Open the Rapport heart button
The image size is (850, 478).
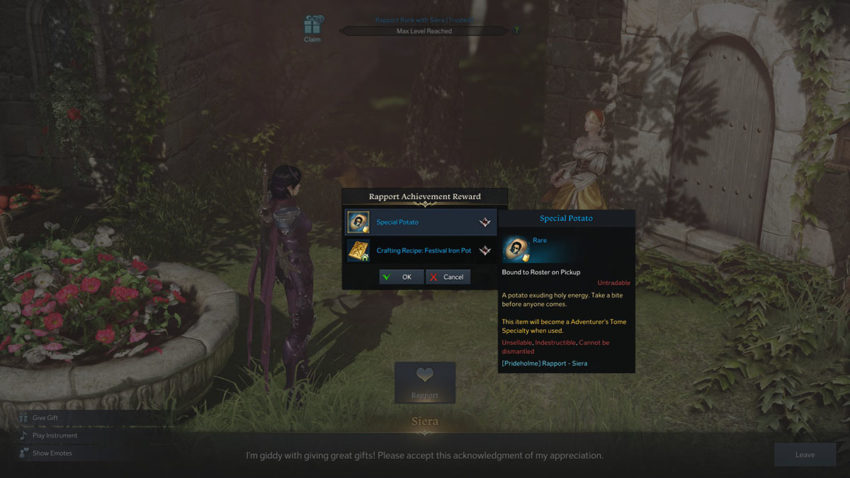[425, 381]
